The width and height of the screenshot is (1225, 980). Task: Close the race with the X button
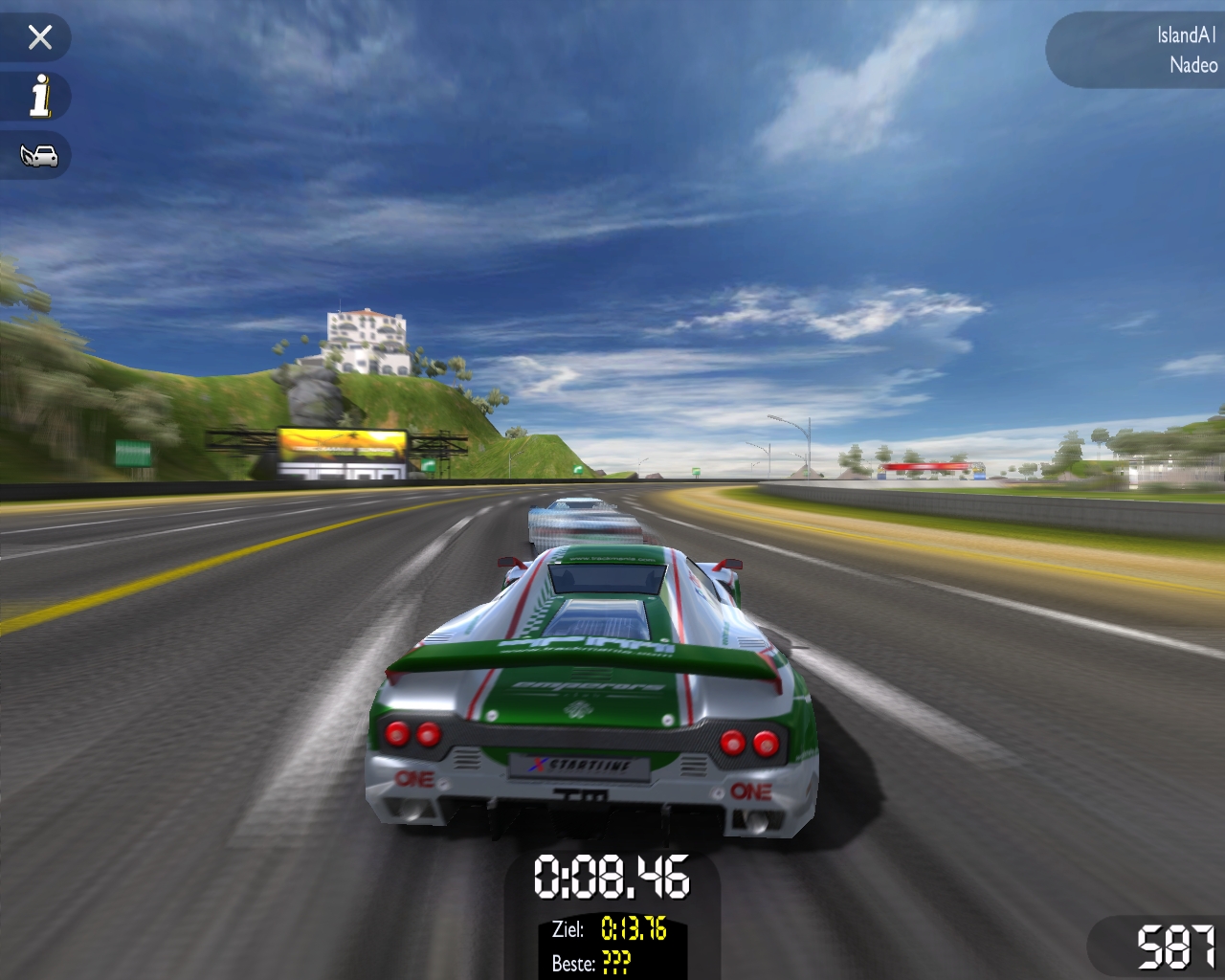(39, 37)
